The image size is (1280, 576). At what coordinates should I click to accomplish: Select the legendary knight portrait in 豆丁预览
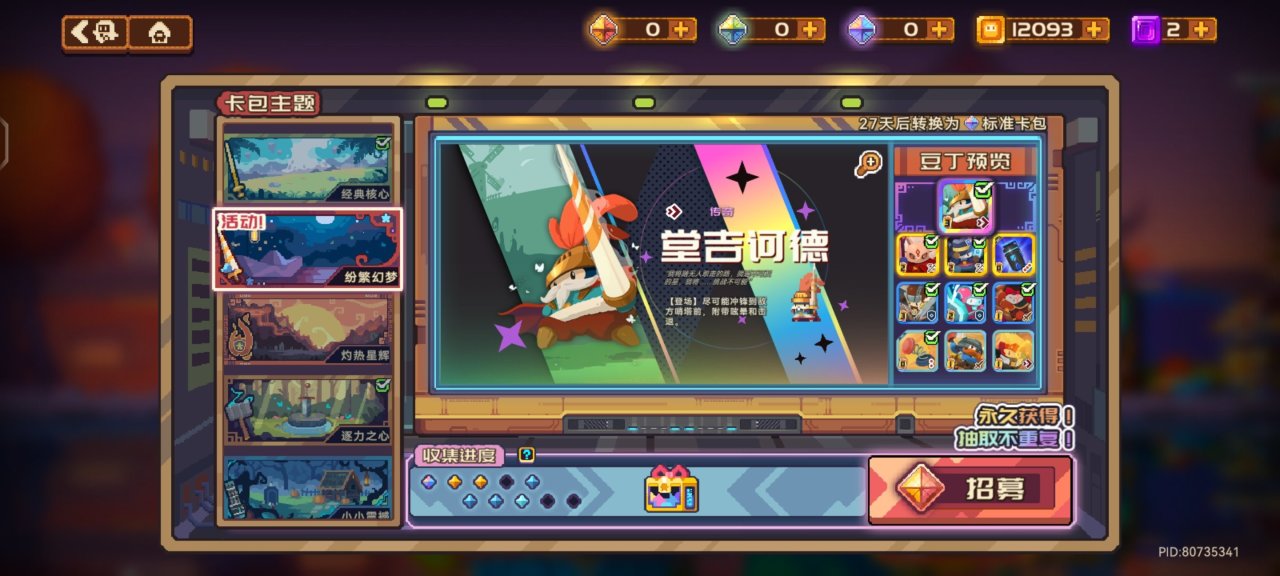965,207
